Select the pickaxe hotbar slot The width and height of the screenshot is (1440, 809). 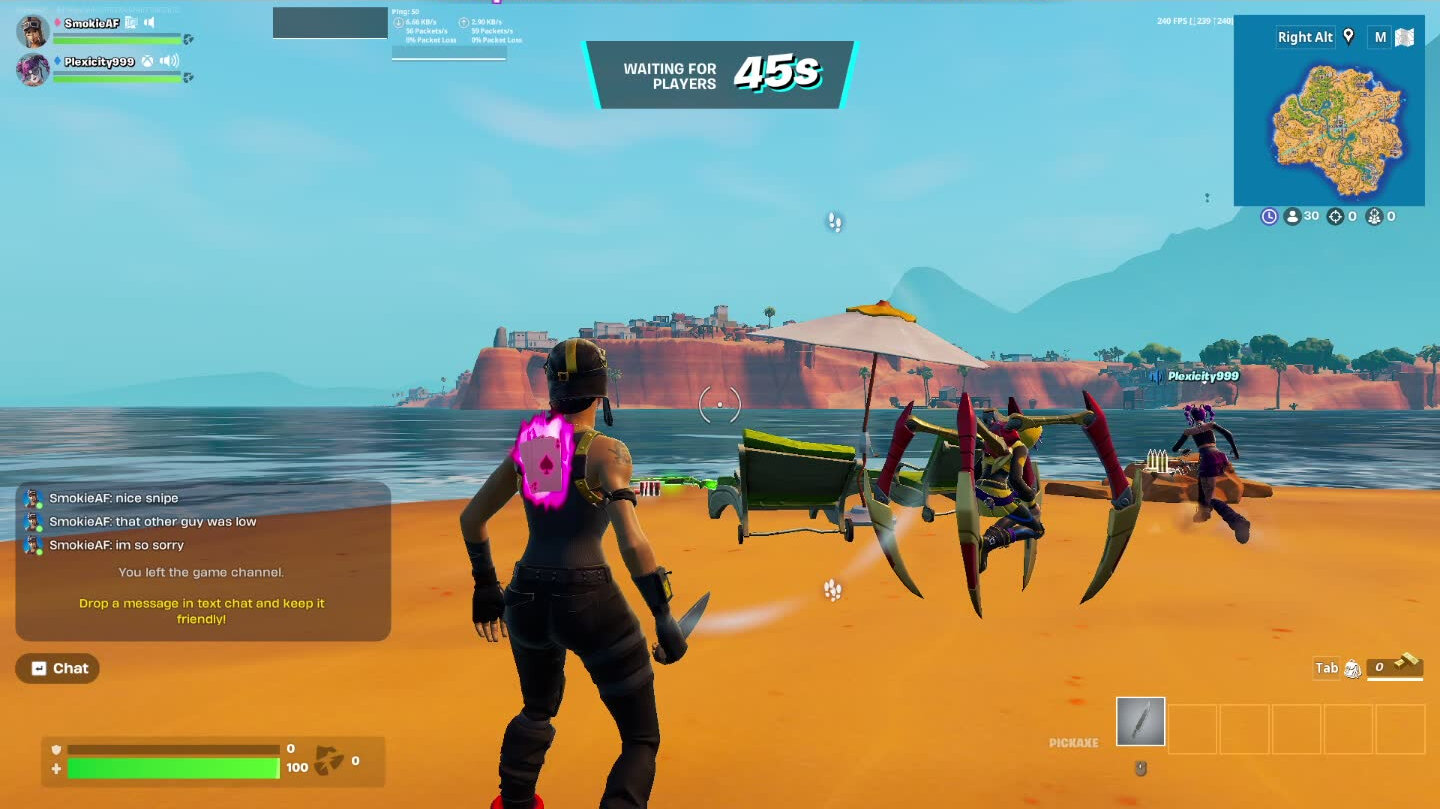[1140, 721]
